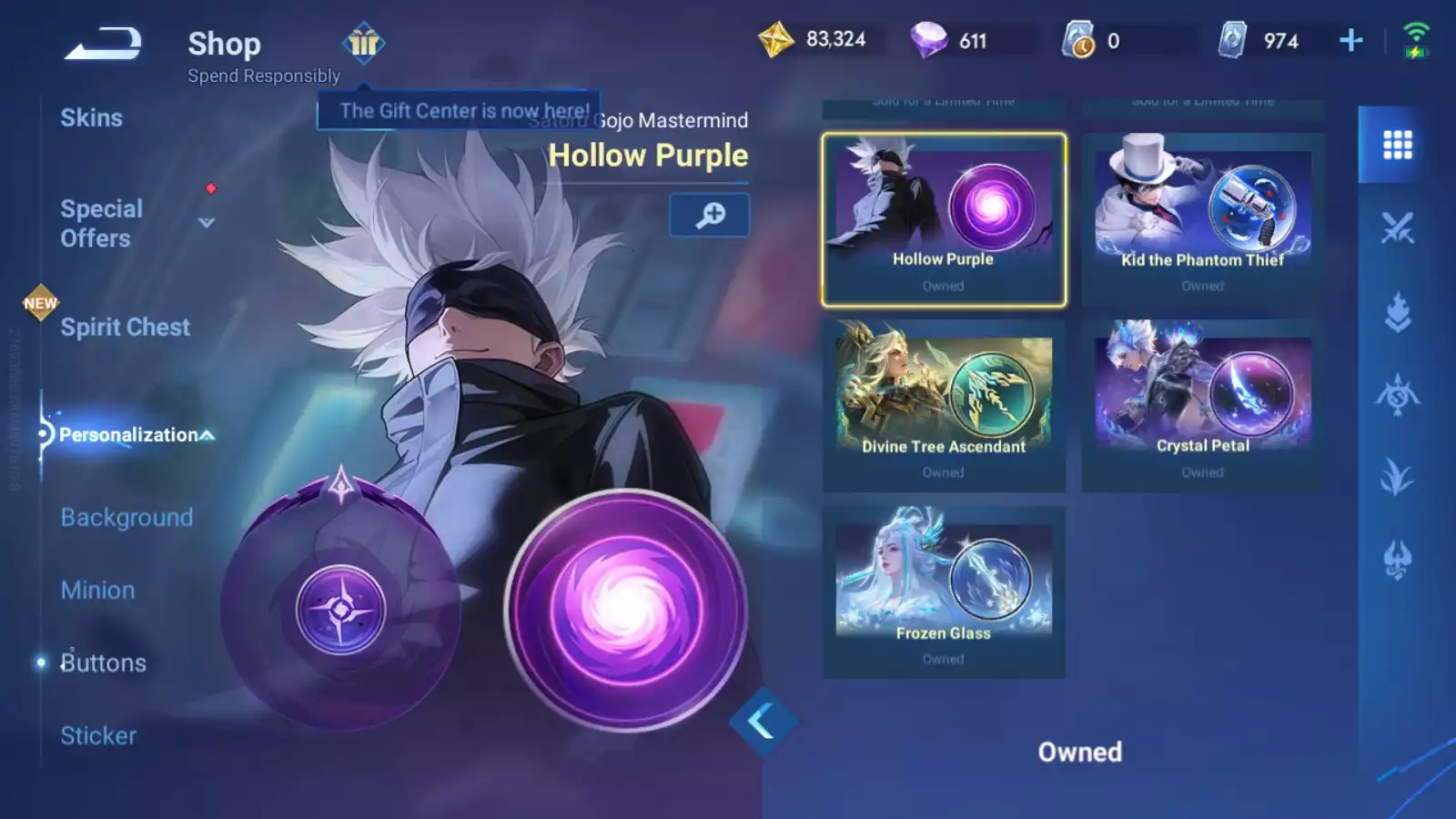1456x819 pixels.
Task: Select the Divine Tree Ascendant card
Action: pyautogui.click(x=944, y=406)
